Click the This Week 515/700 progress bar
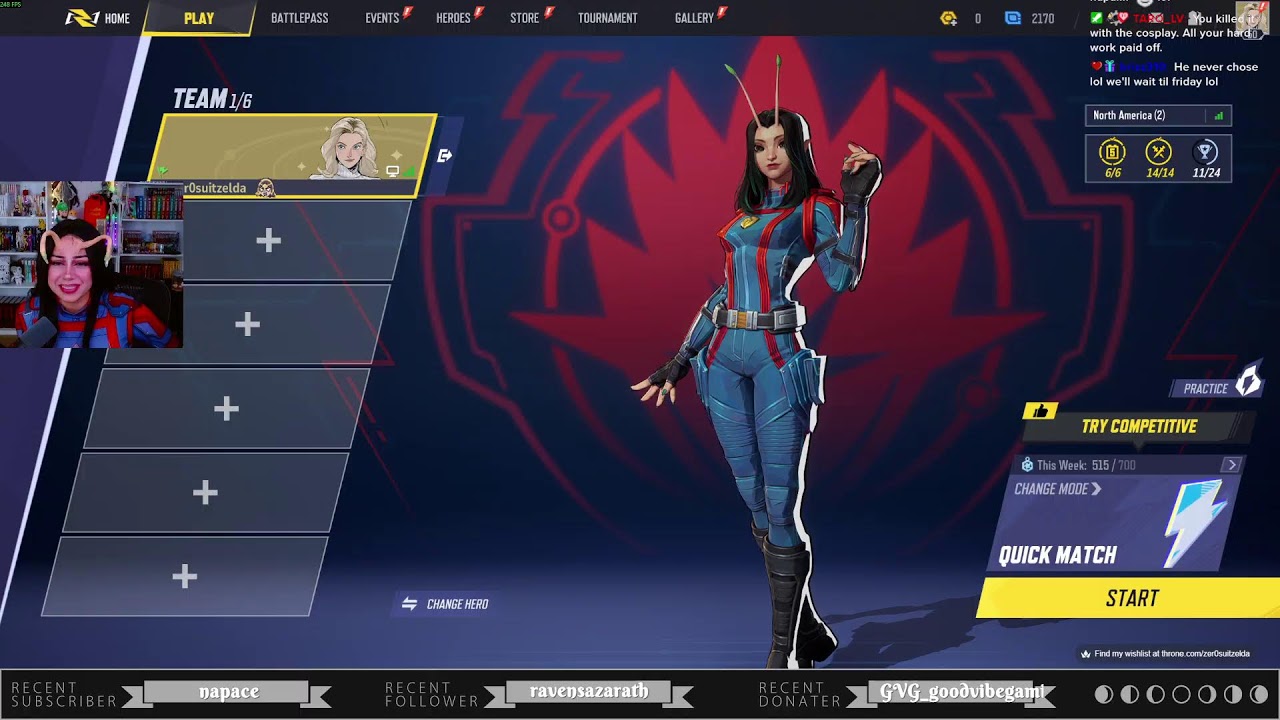The width and height of the screenshot is (1280, 720). click(1110, 464)
